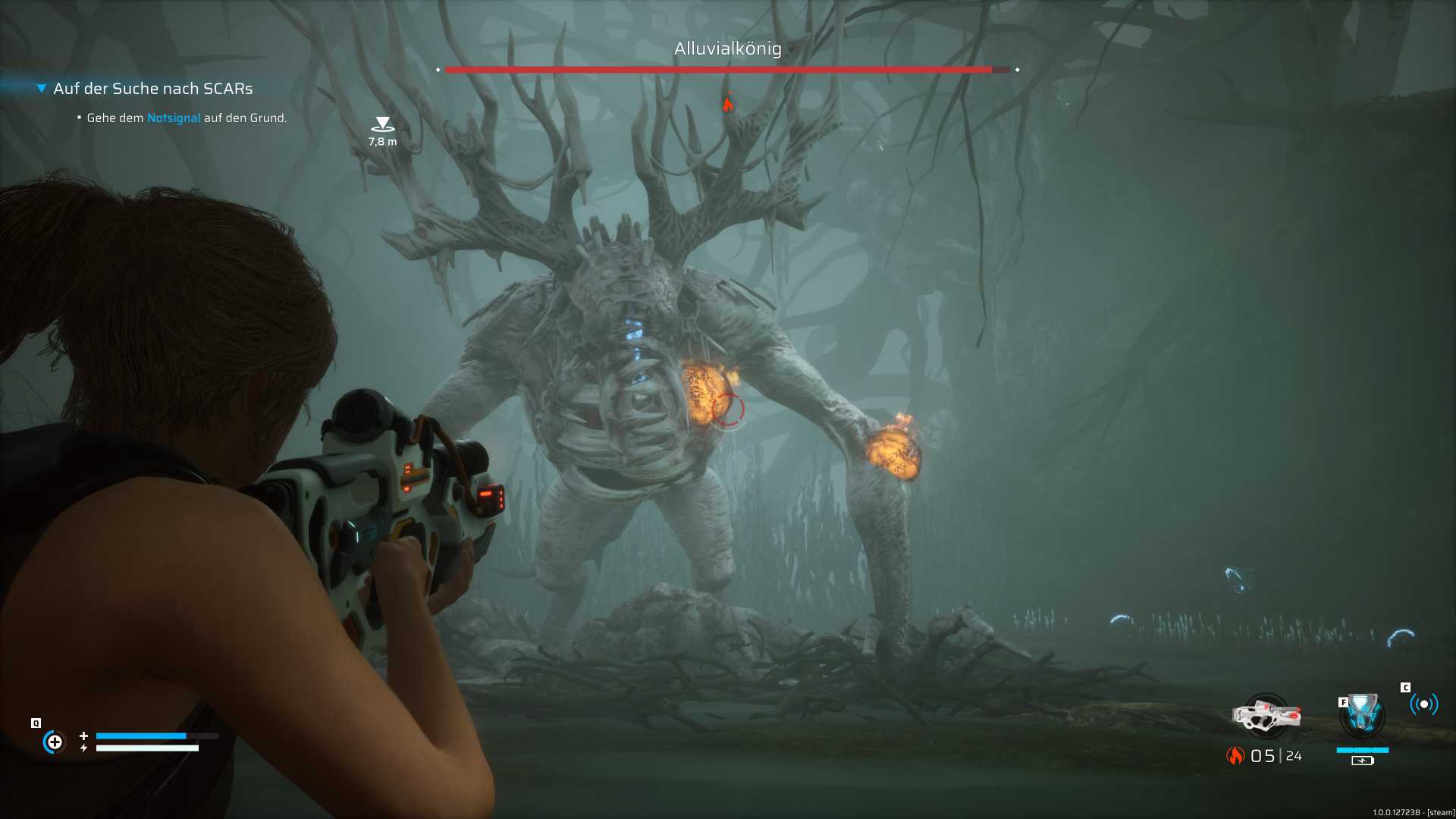The width and height of the screenshot is (1456, 819).
Task: Trigger the scanner pulse icon
Action: (1423, 704)
